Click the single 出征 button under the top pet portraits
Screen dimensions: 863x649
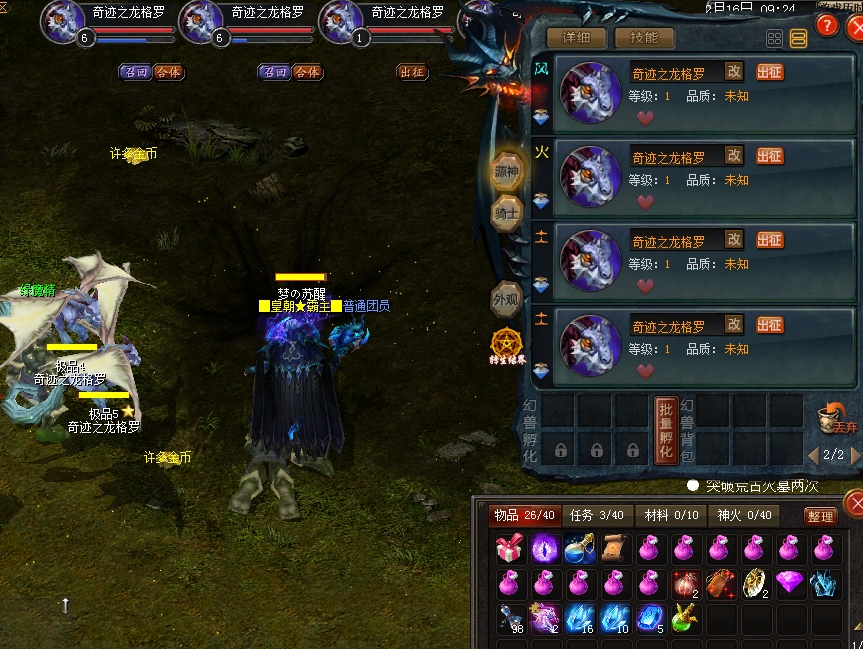click(x=412, y=72)
